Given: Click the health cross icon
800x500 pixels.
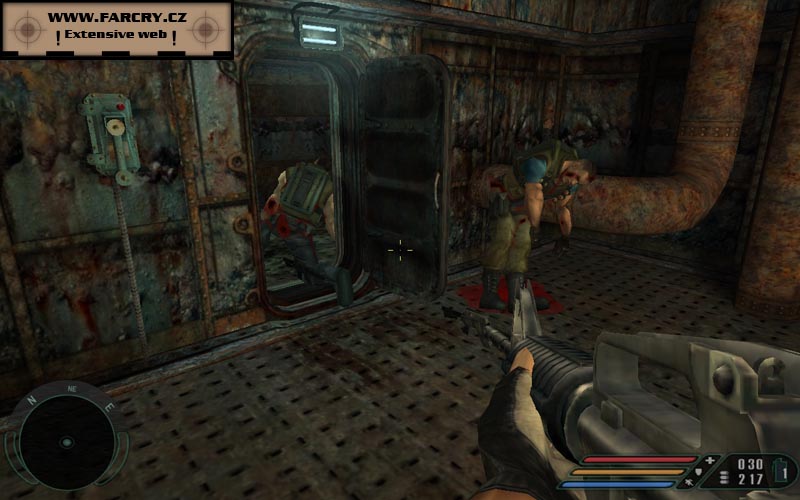Looking at the screenshot, I should (x=709, y=460).
